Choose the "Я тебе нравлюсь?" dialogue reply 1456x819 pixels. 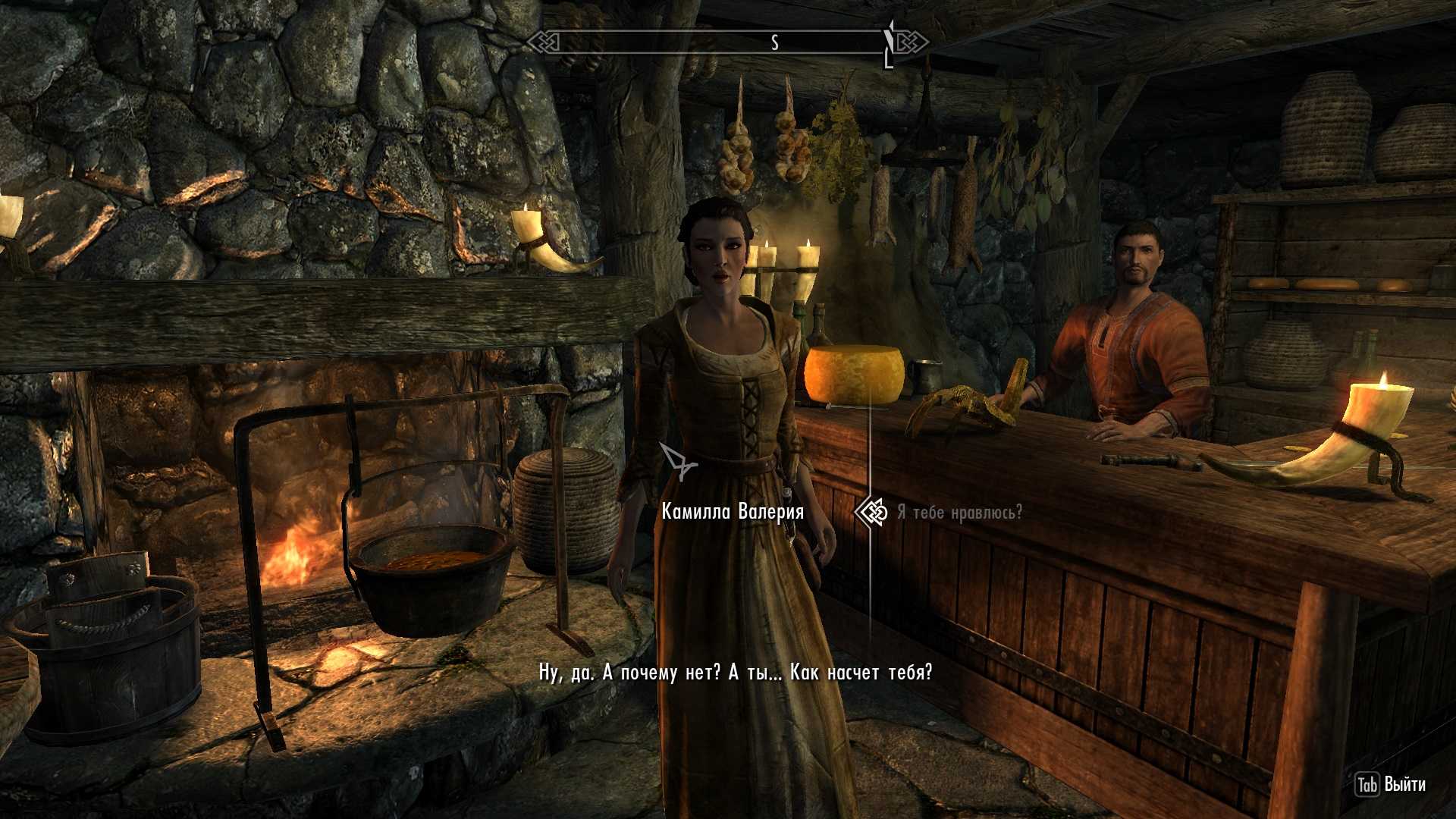tap(959, 513)
